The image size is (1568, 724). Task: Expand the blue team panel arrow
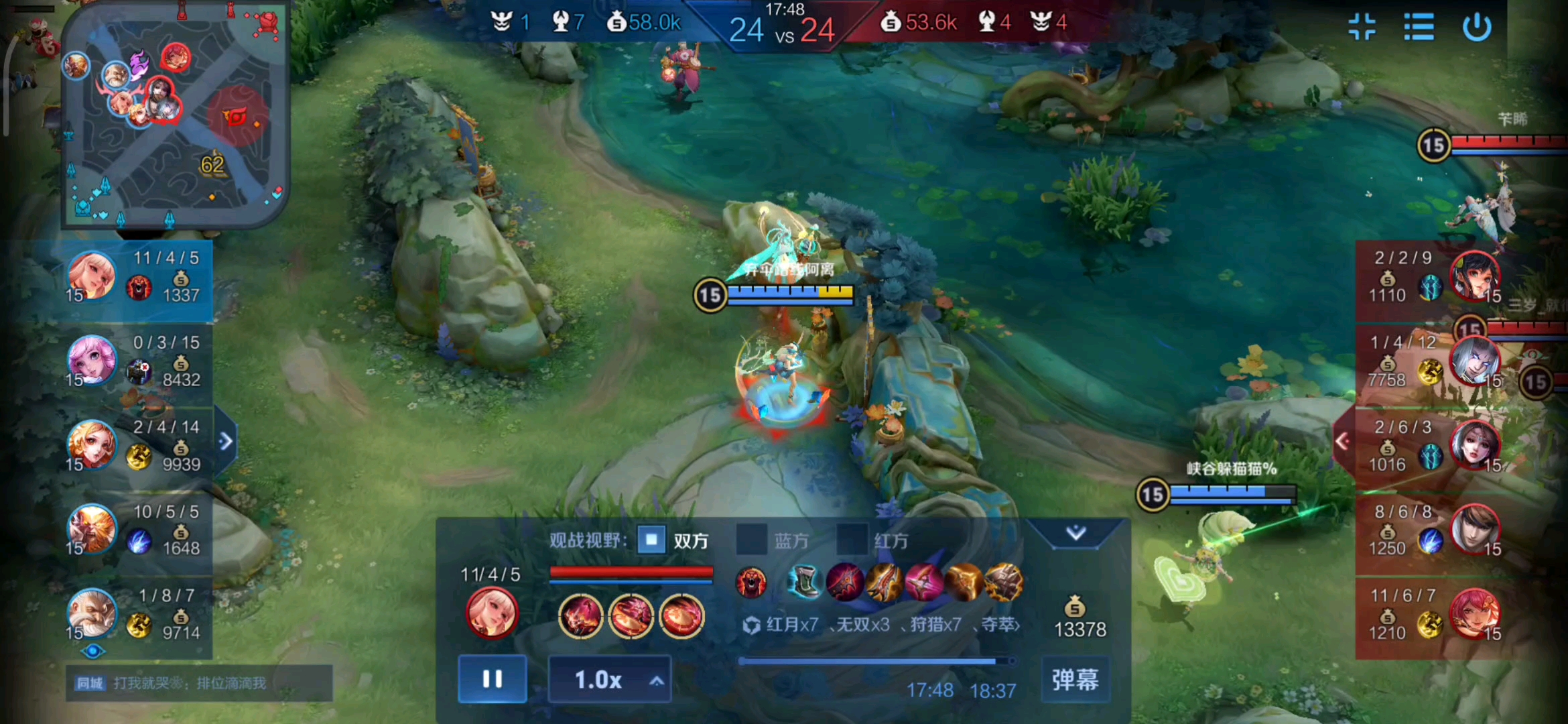[226, 441]
